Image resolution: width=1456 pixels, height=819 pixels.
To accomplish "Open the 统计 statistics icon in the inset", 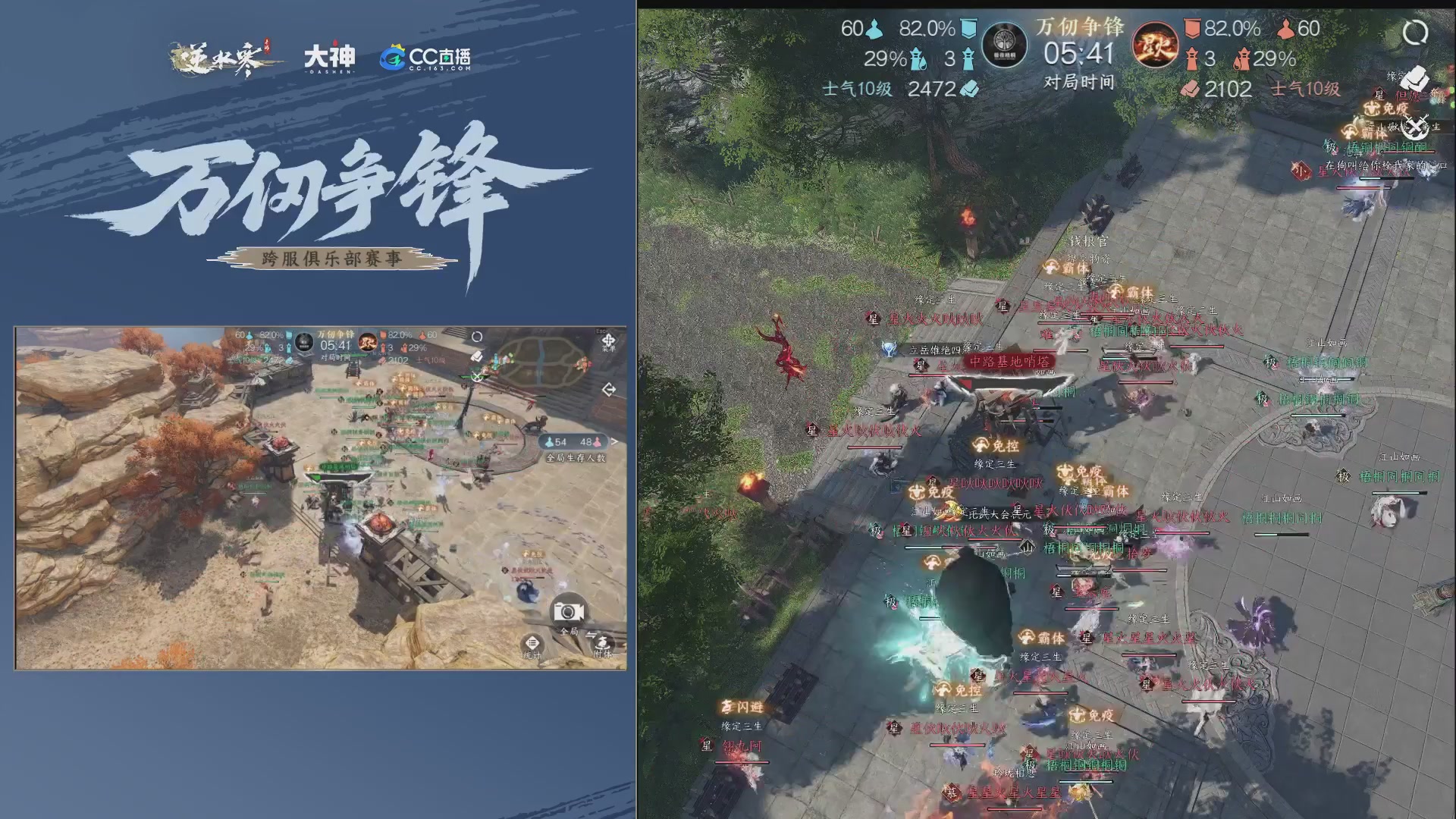I will (x=532, y=643).
